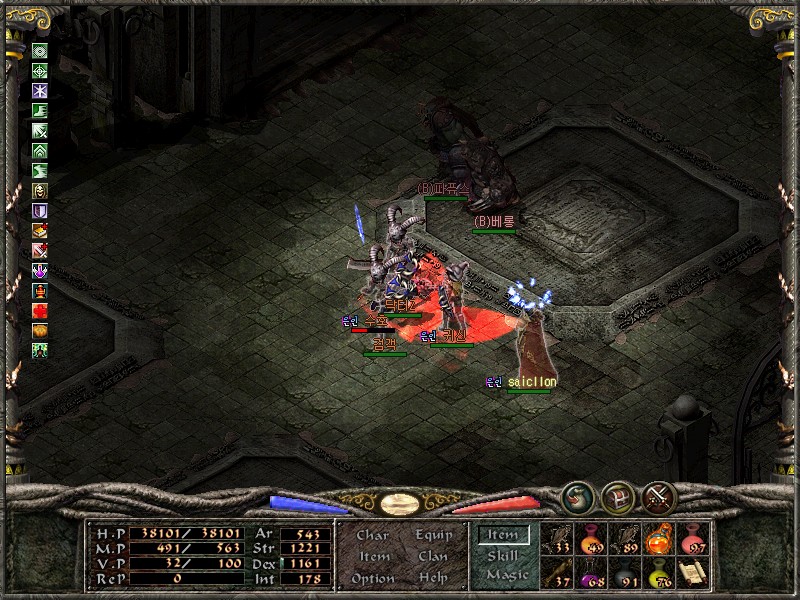Open the Help menu

click(x=433, y=578)
